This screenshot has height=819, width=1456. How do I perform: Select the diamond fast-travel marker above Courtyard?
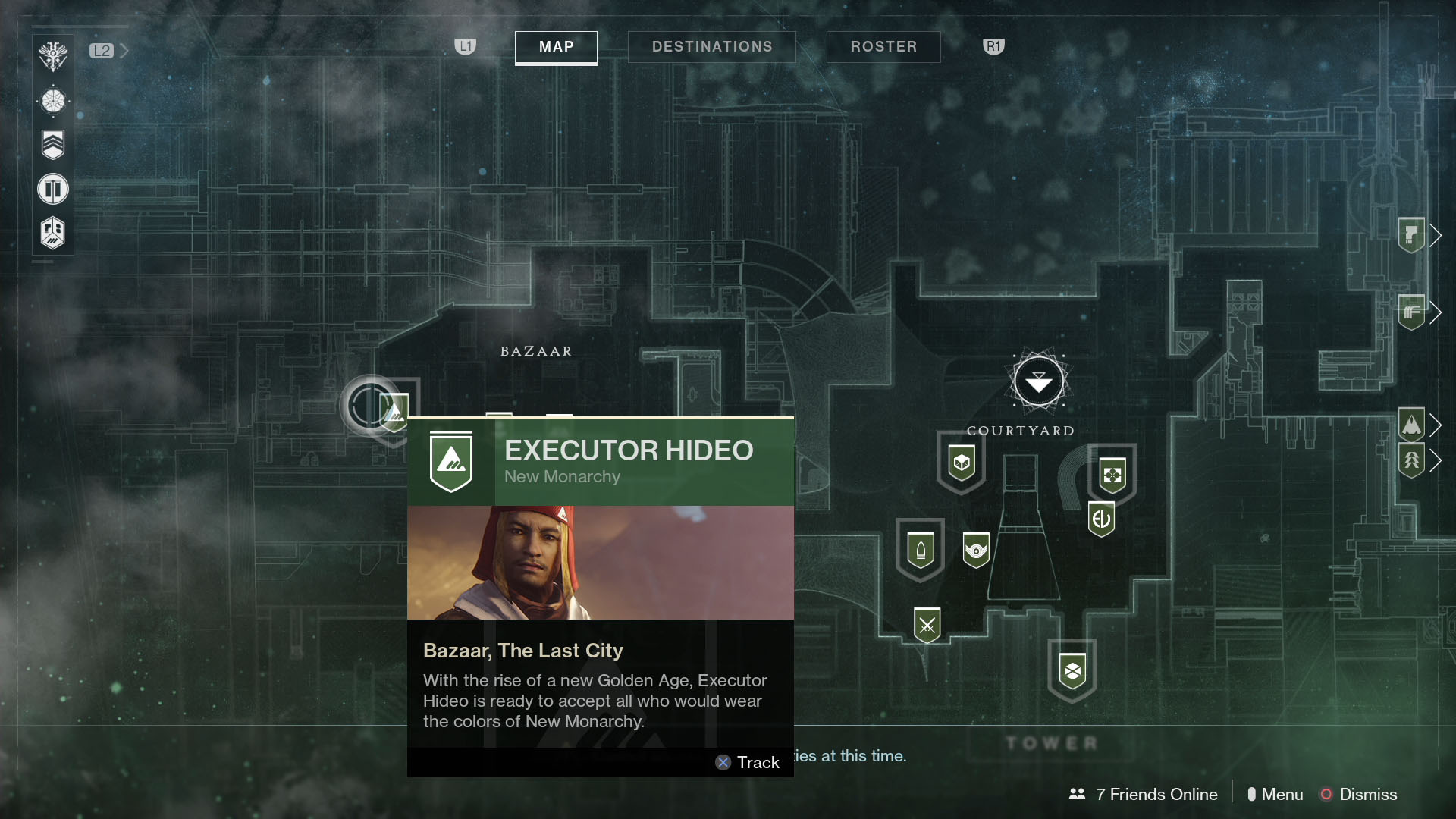(x=1039, y=381)
